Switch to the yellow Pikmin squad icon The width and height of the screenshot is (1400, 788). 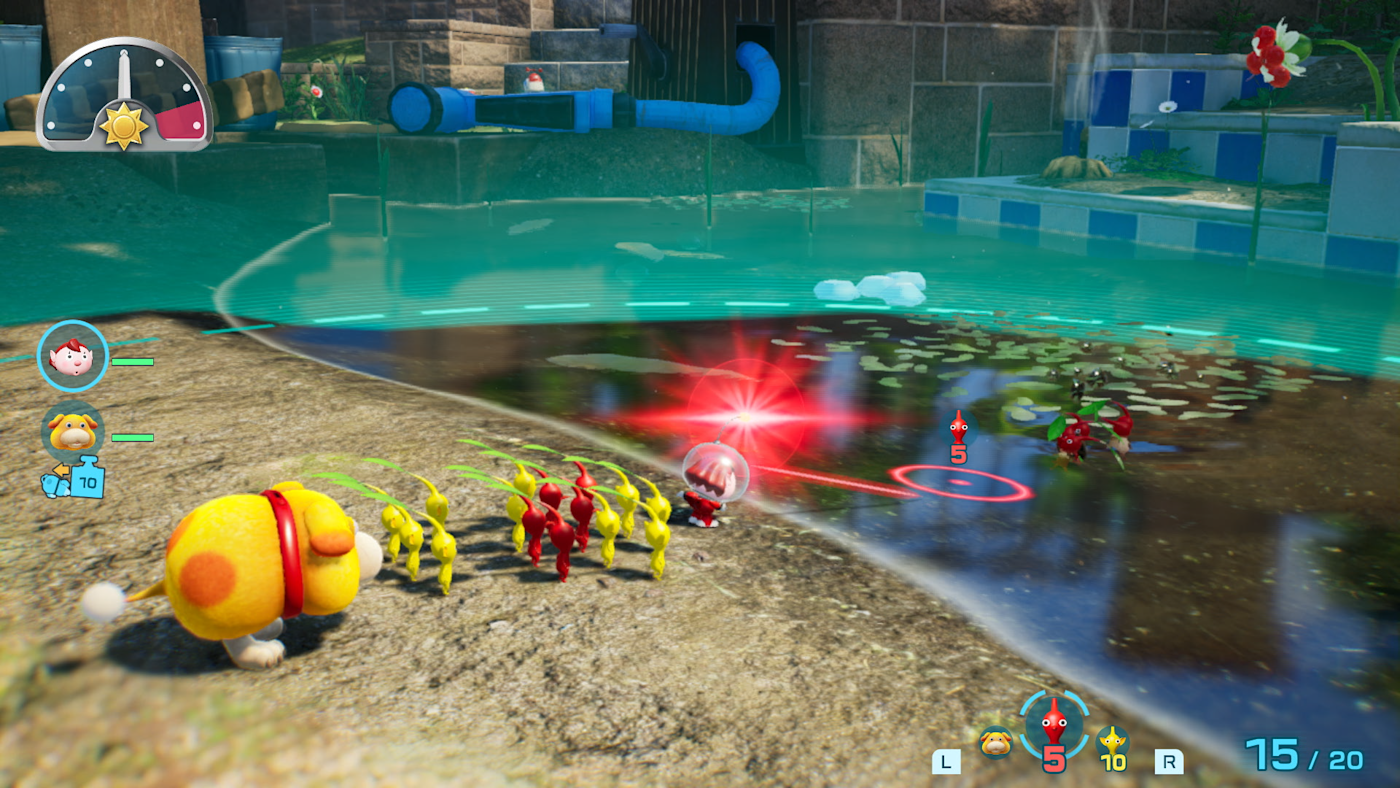(1112, 746)
